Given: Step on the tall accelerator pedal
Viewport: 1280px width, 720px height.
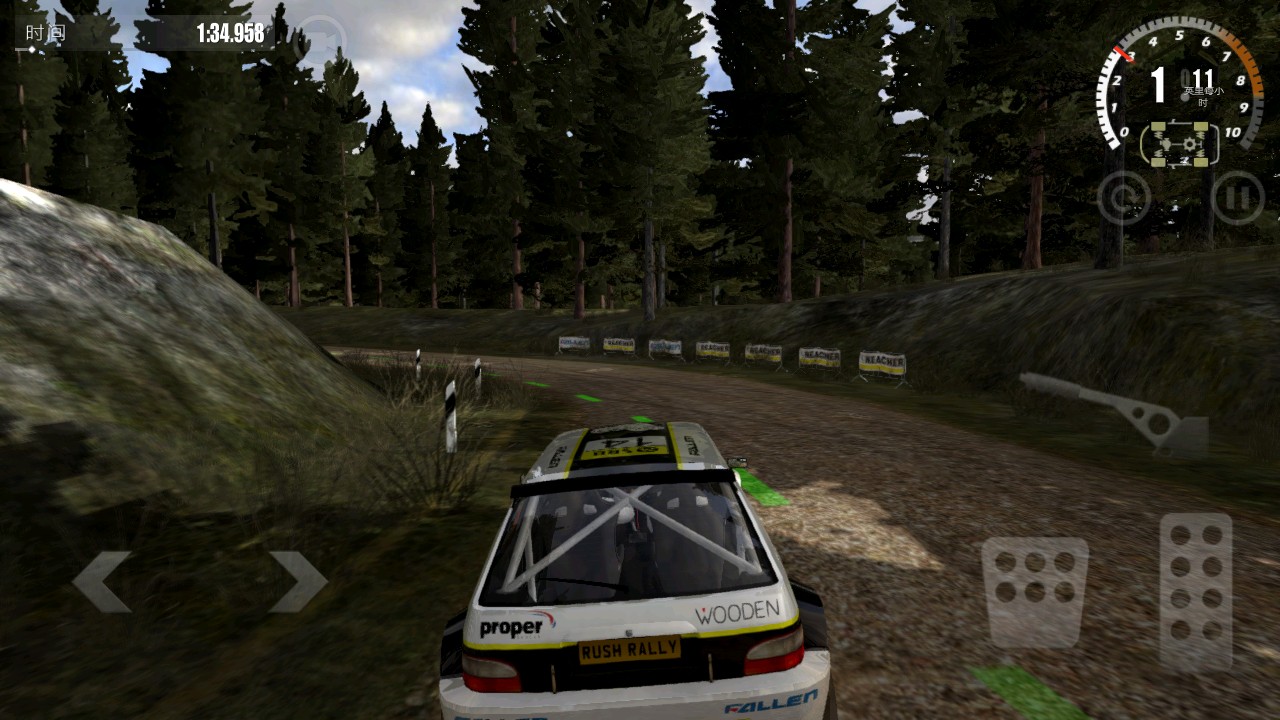Looking at the screenshot, I should (x=1196, y=590).
